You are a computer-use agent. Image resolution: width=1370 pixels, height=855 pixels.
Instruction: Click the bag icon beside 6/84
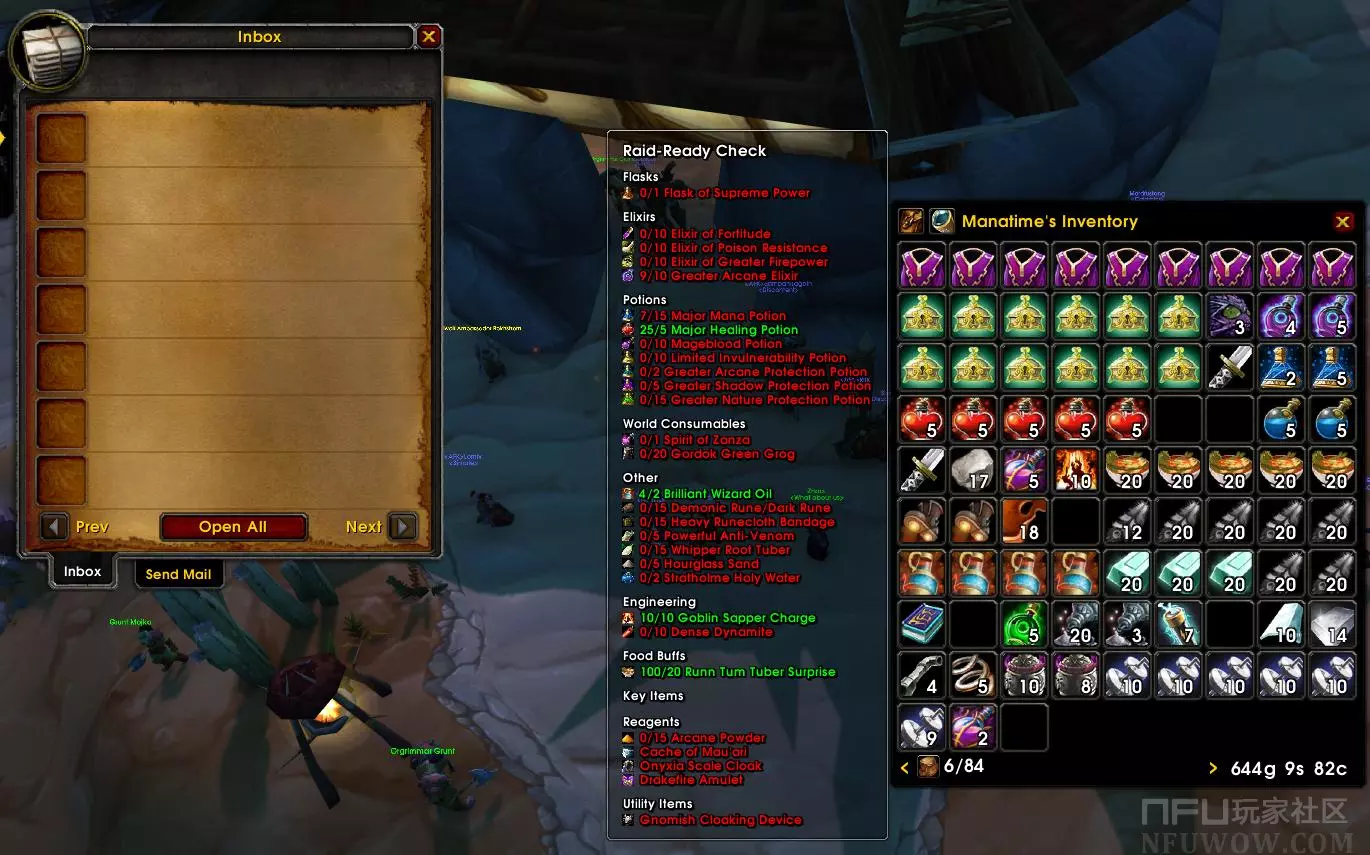point(929,767)
